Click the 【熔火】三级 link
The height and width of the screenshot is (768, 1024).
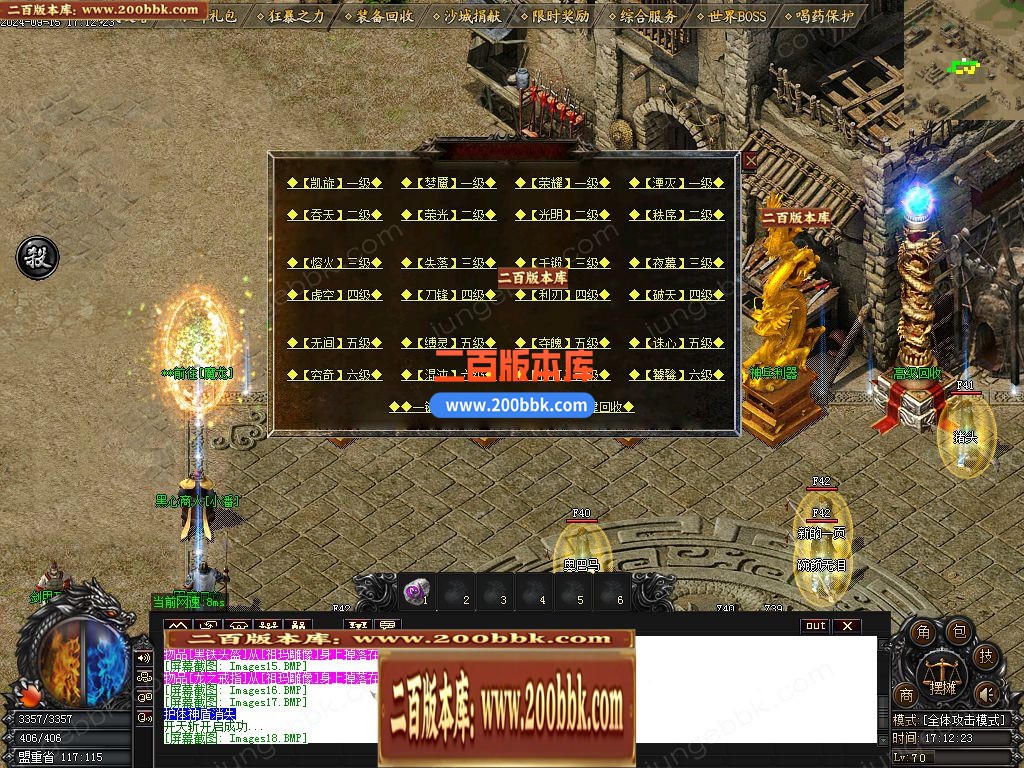pyautogui.click(x=335, y=263)
